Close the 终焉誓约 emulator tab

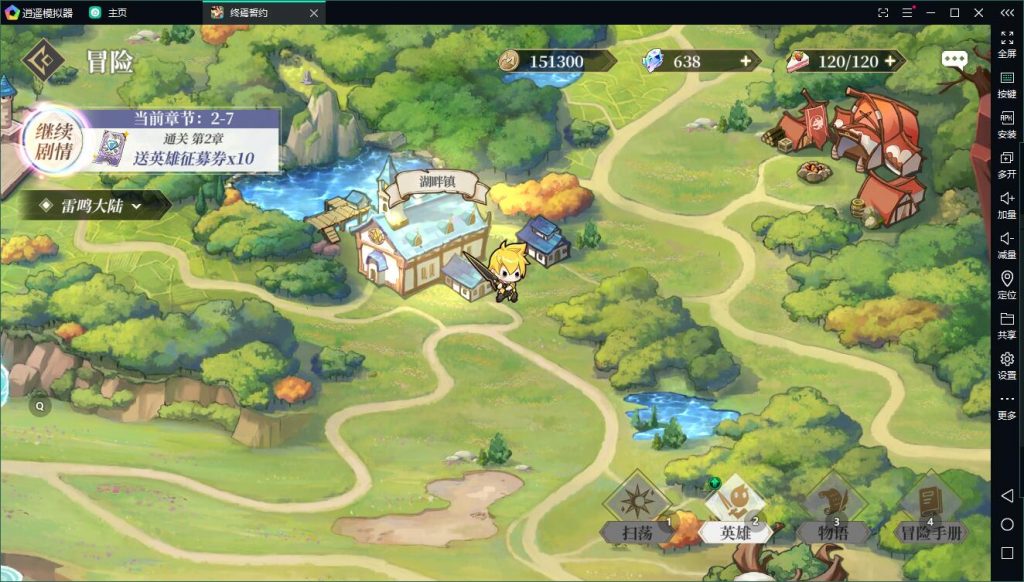(x=313, y=13)
